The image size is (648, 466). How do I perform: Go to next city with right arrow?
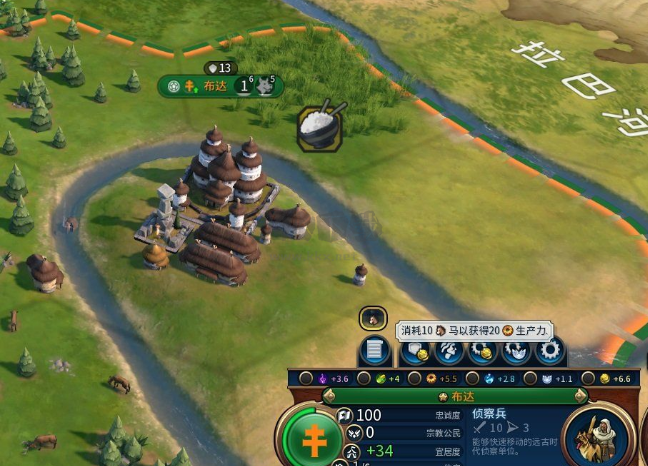pyautogui.click(x=577, y=397)
